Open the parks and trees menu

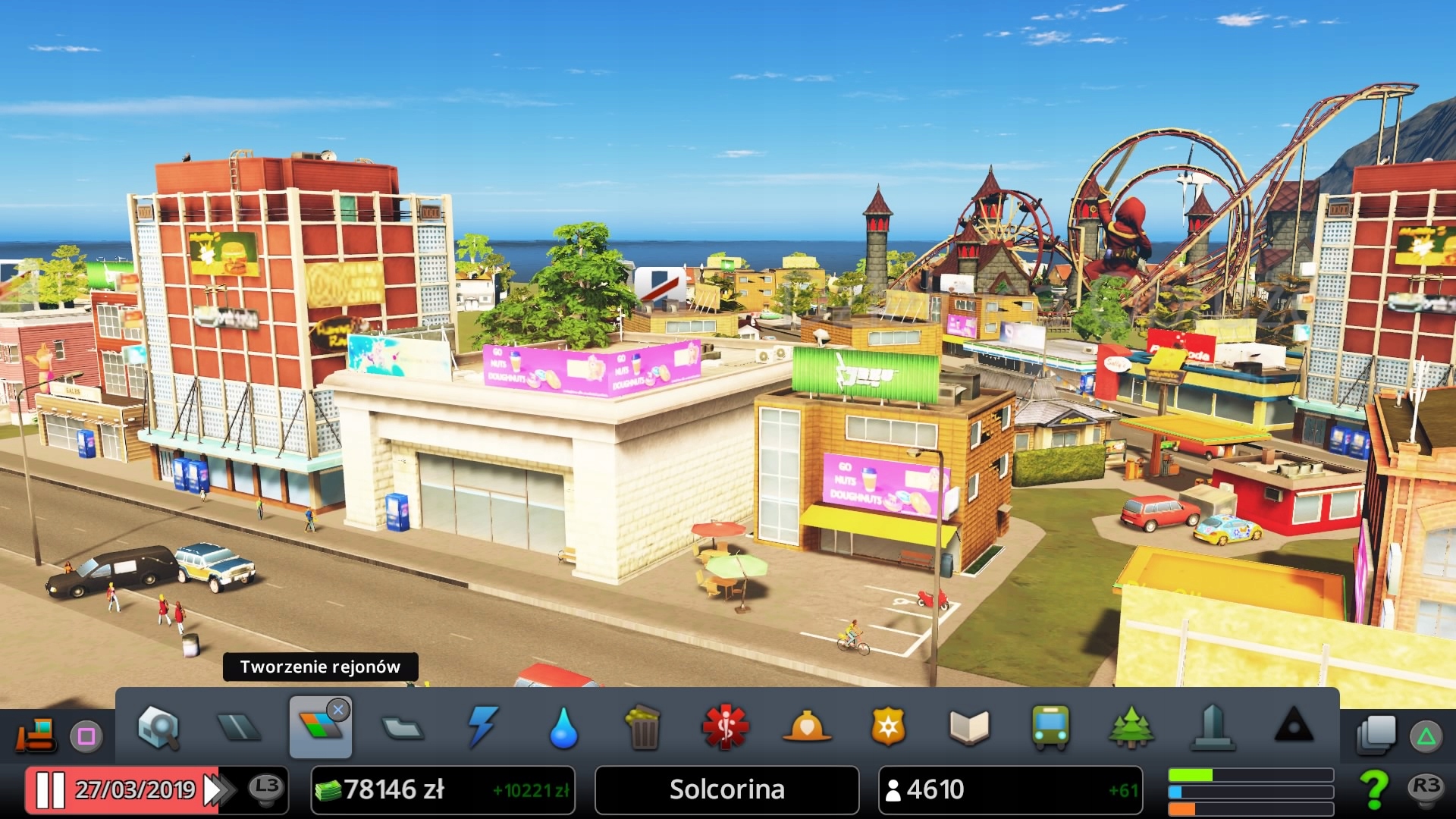[x=1131, y=728]
